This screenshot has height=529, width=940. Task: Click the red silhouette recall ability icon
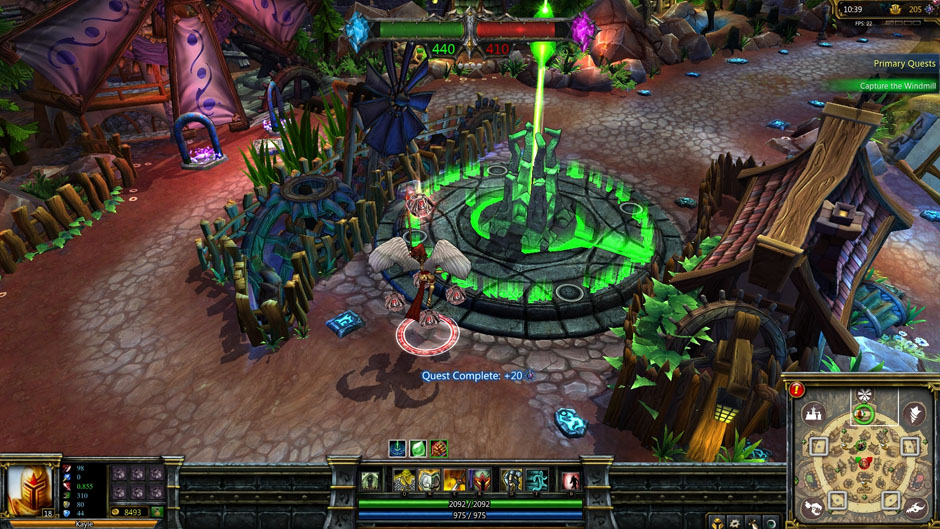(x=569, y=480)
